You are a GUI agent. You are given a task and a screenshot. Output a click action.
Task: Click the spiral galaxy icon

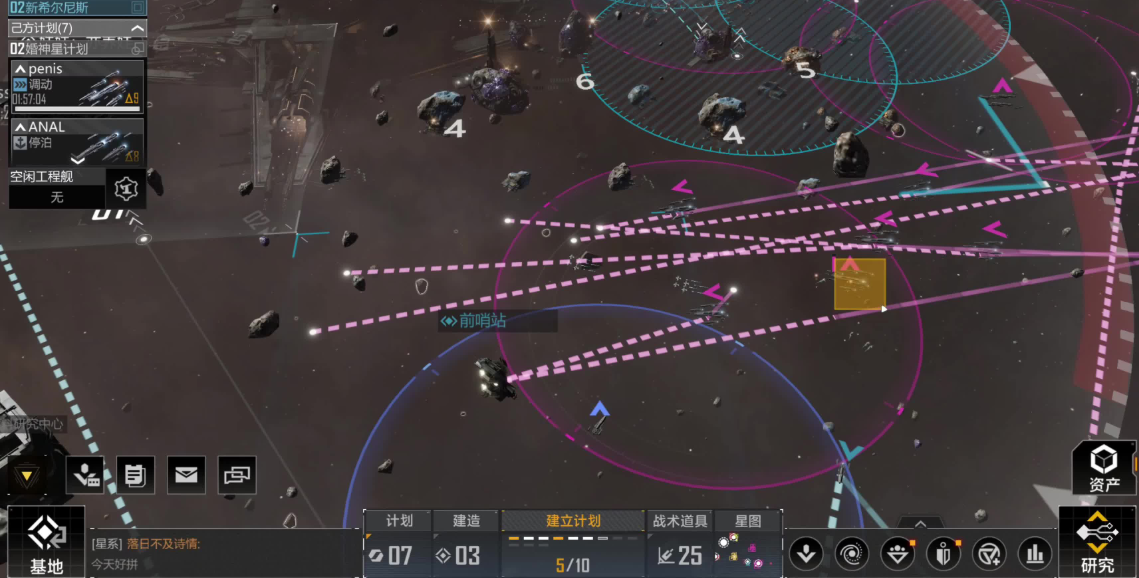click(x=851, y=552)
